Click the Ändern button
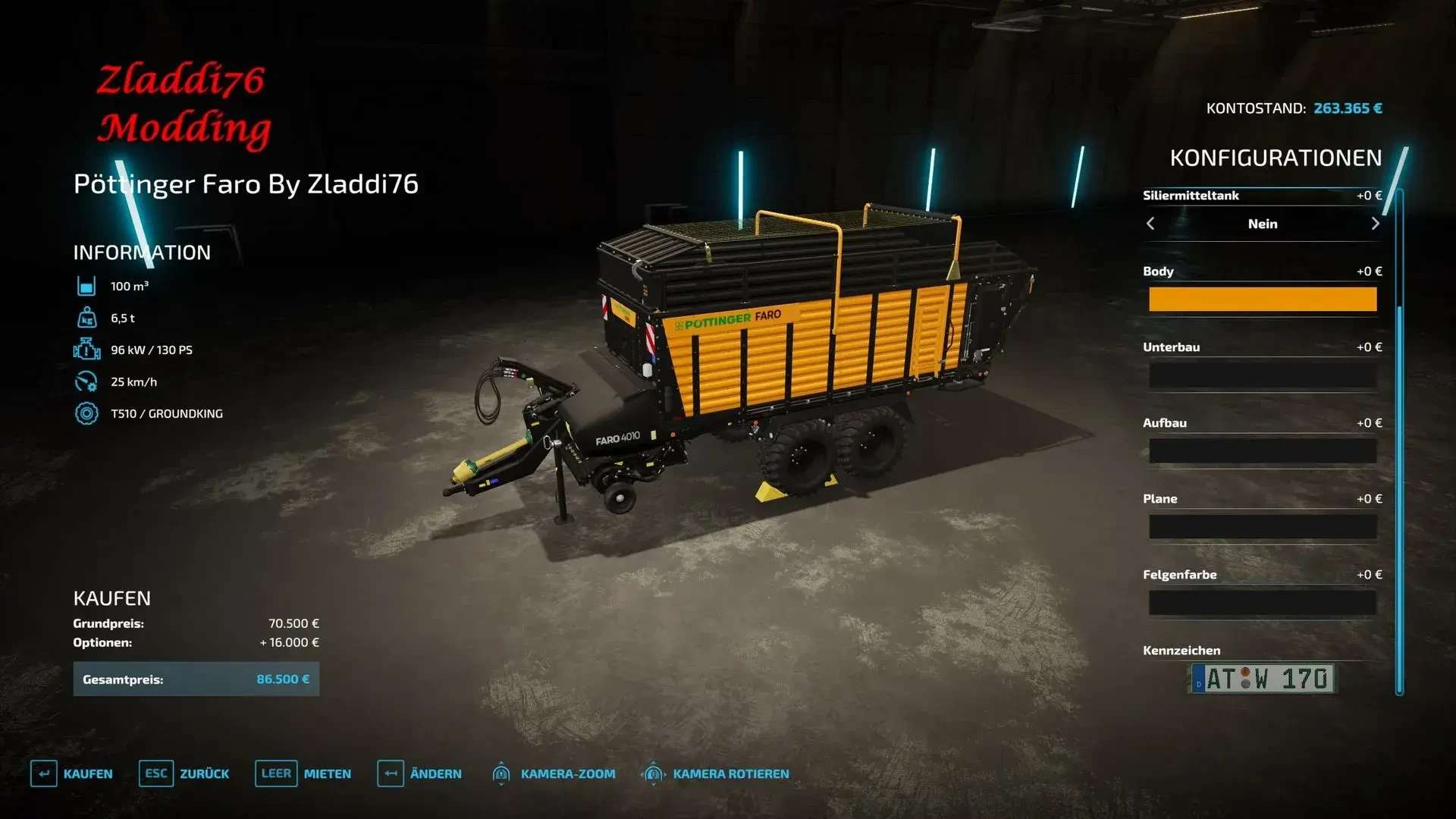Screen dimensions: 1456x819 [419, 773]
